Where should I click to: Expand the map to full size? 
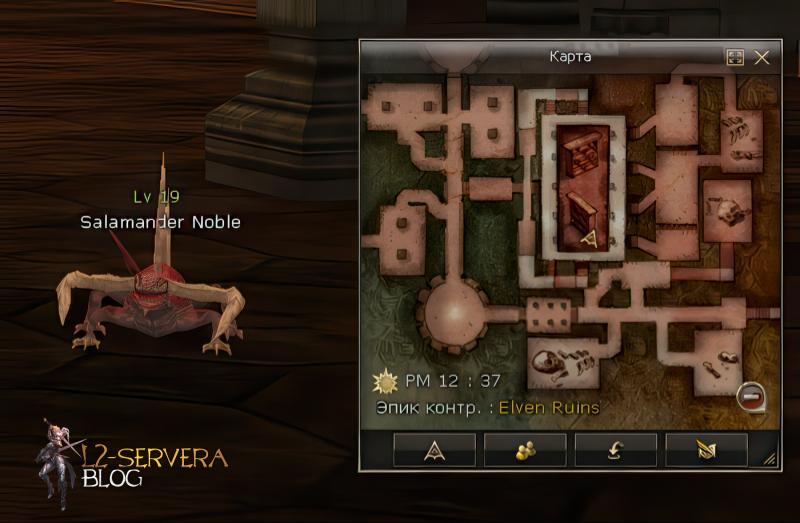735,58
